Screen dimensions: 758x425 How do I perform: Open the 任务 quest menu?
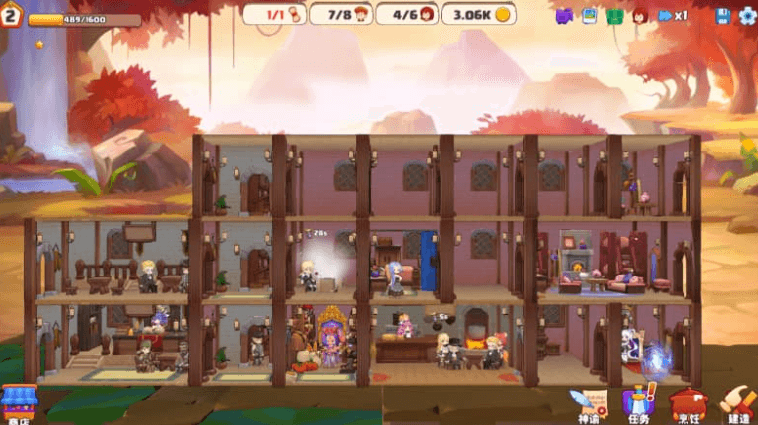pos(638,404)
